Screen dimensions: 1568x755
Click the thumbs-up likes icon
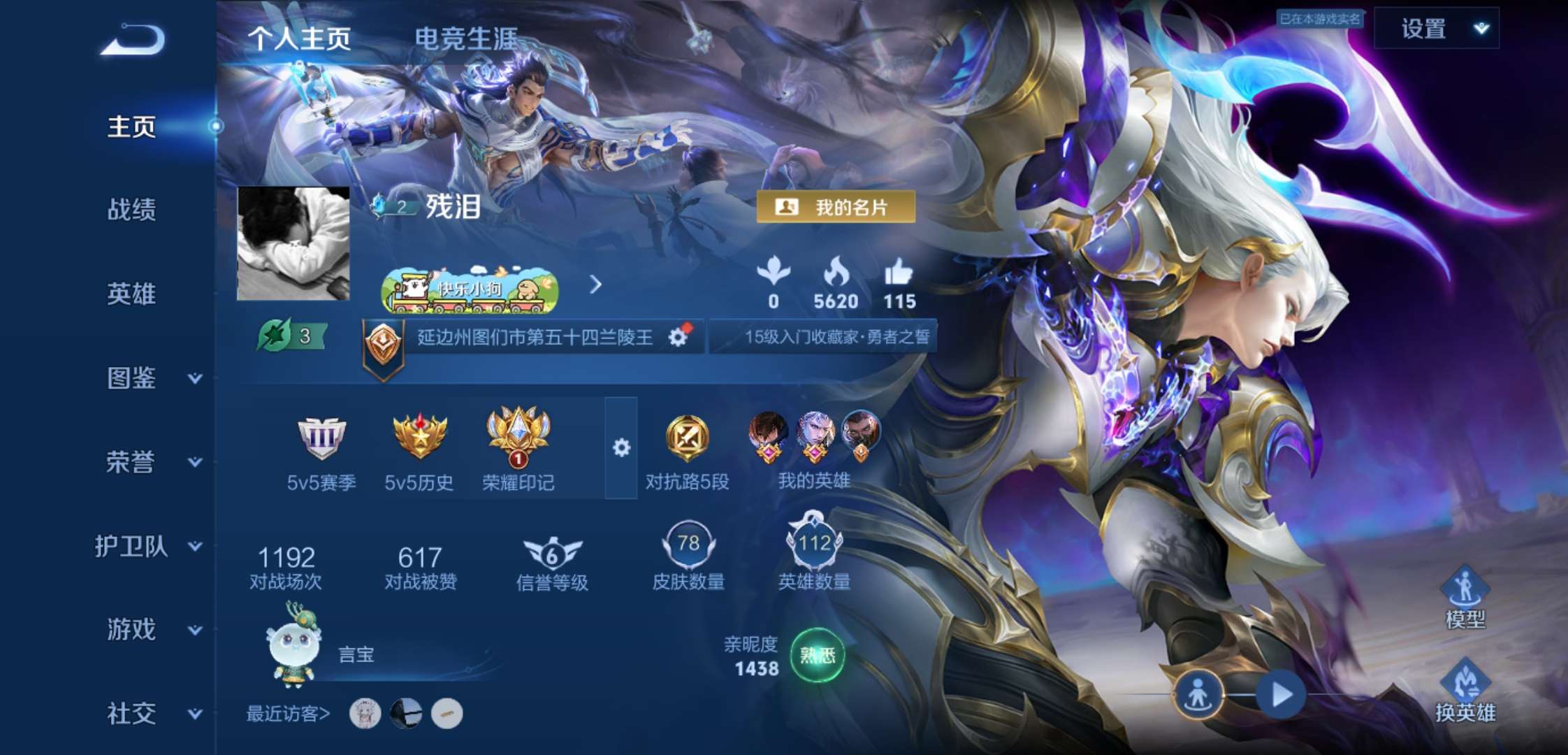899,273
